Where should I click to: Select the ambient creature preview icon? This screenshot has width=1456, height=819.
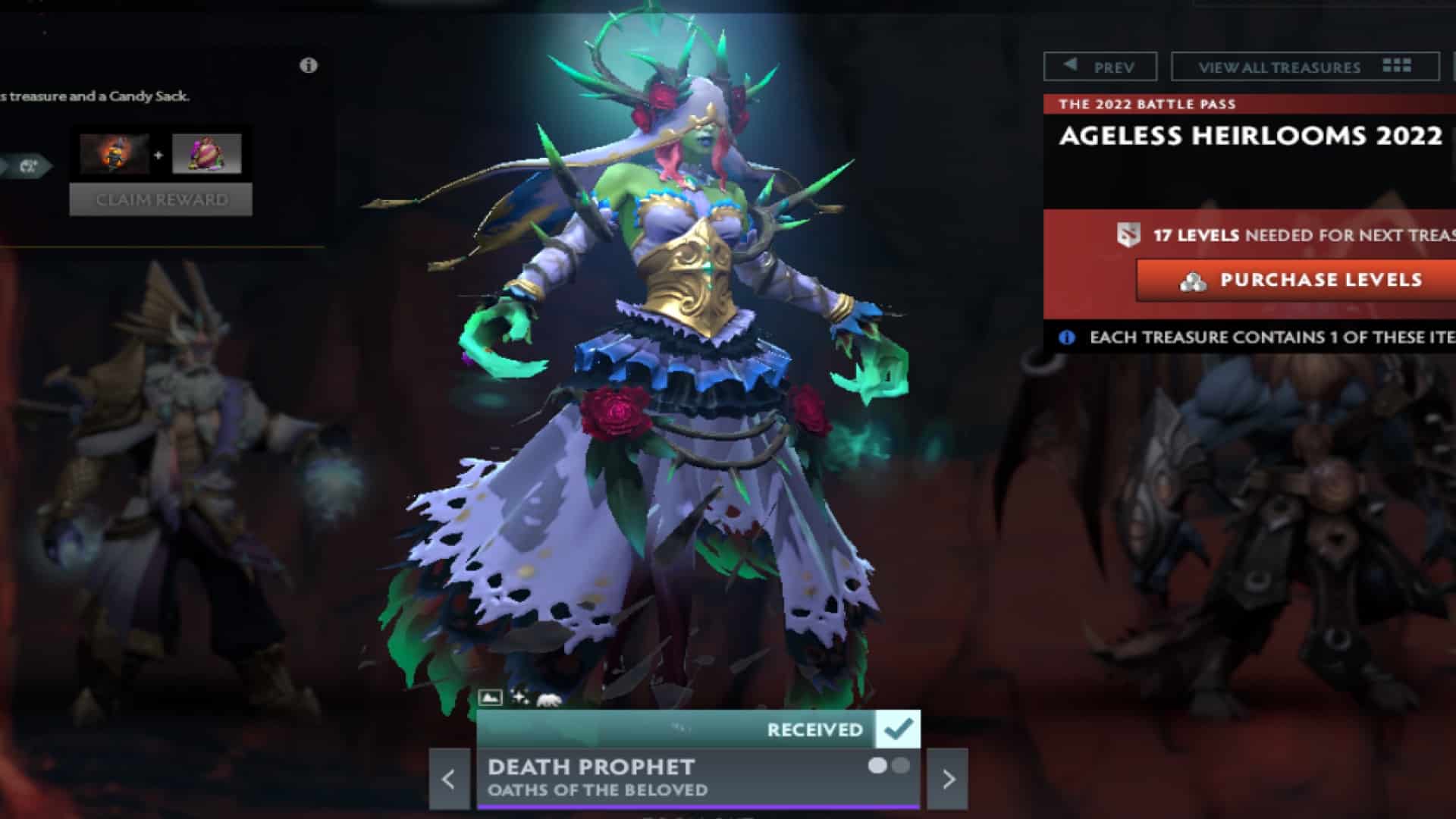click(x=548, y=698)
